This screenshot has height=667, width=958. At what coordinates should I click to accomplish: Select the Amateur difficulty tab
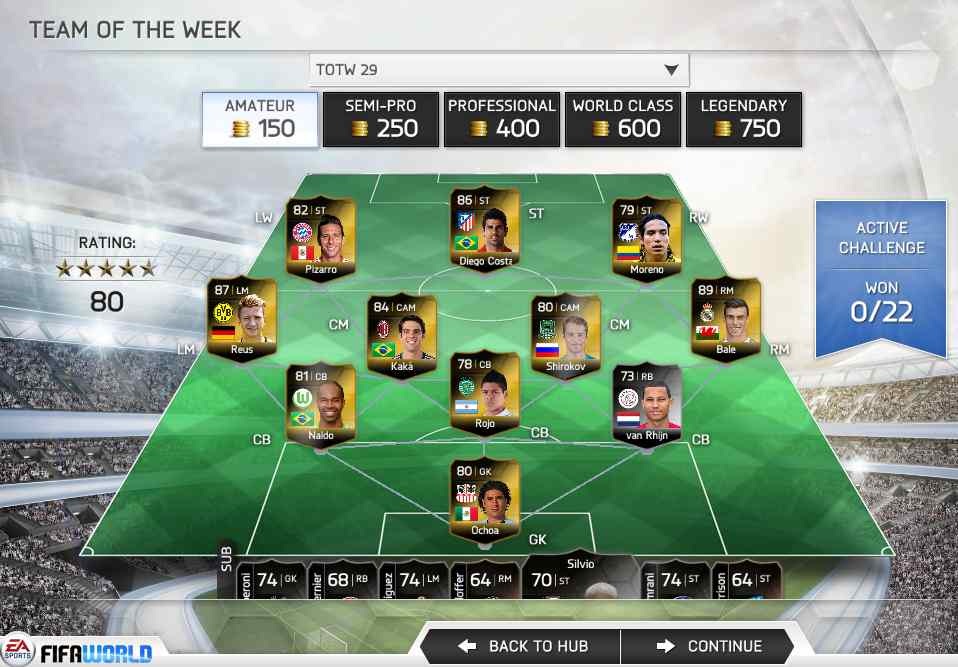pos(260,119)
